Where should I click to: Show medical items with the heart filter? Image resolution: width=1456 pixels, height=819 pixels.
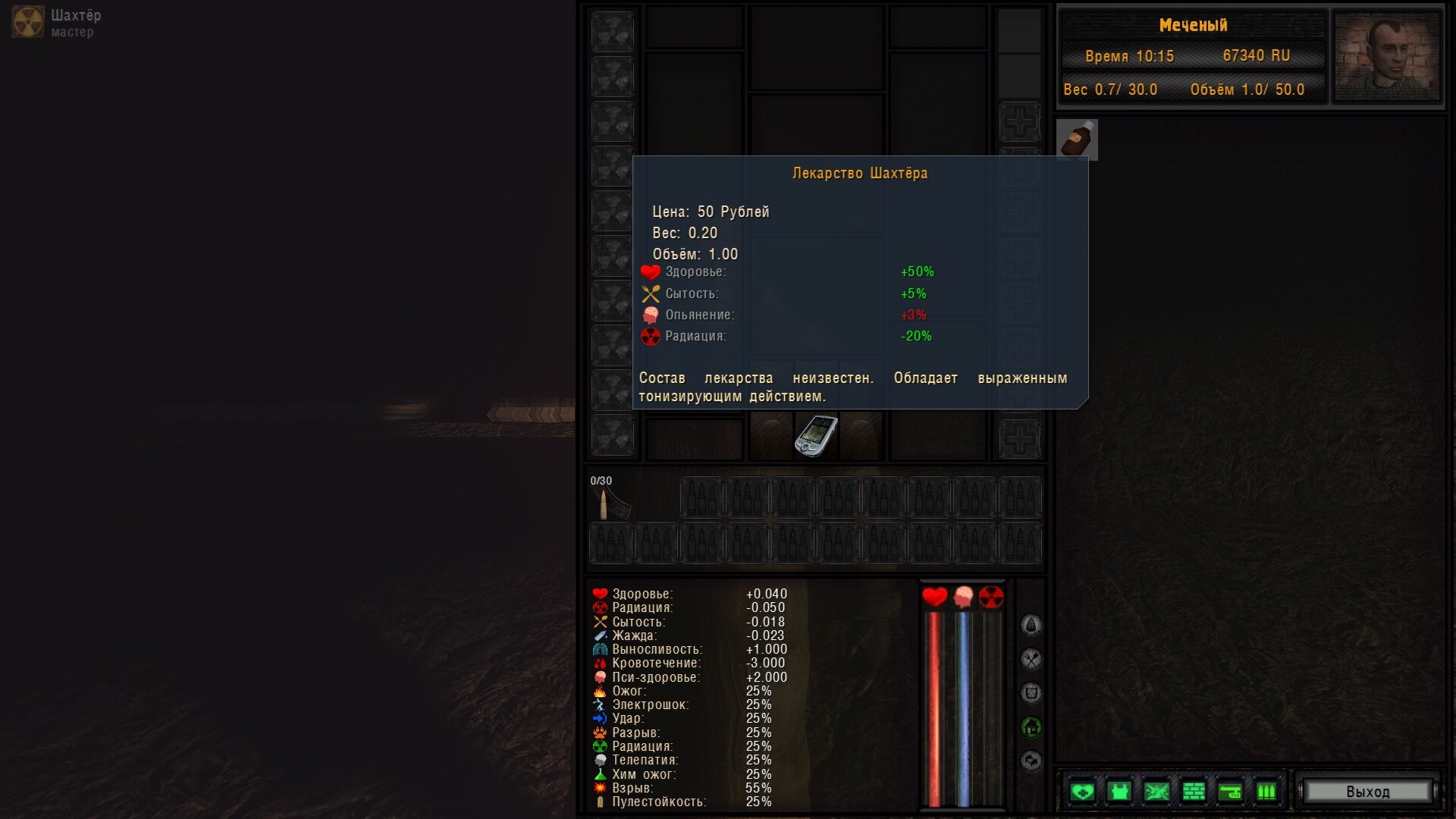coord(1082,792)
